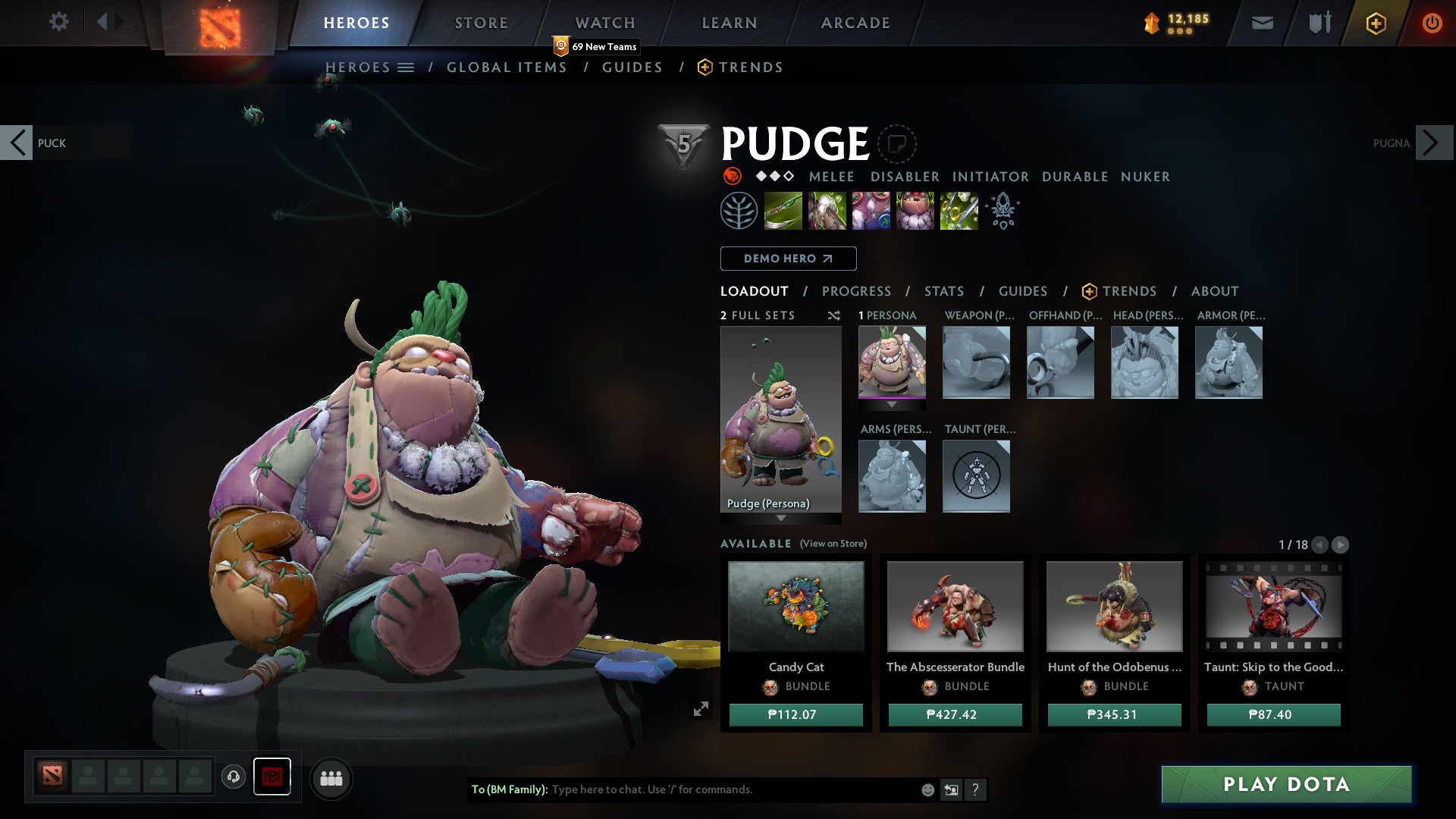The height and width of the screenshot is (819, 1456).
Task: Go to next hero Pugna
Action: point(1432,143)
